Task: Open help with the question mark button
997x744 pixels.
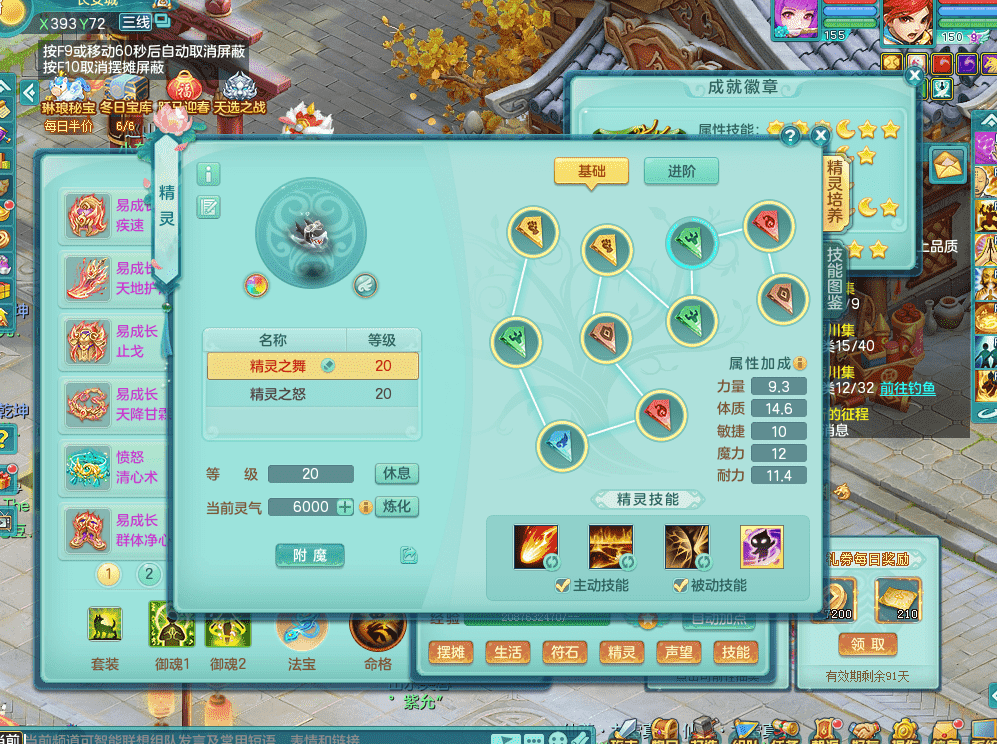Action: coord(790,135)
